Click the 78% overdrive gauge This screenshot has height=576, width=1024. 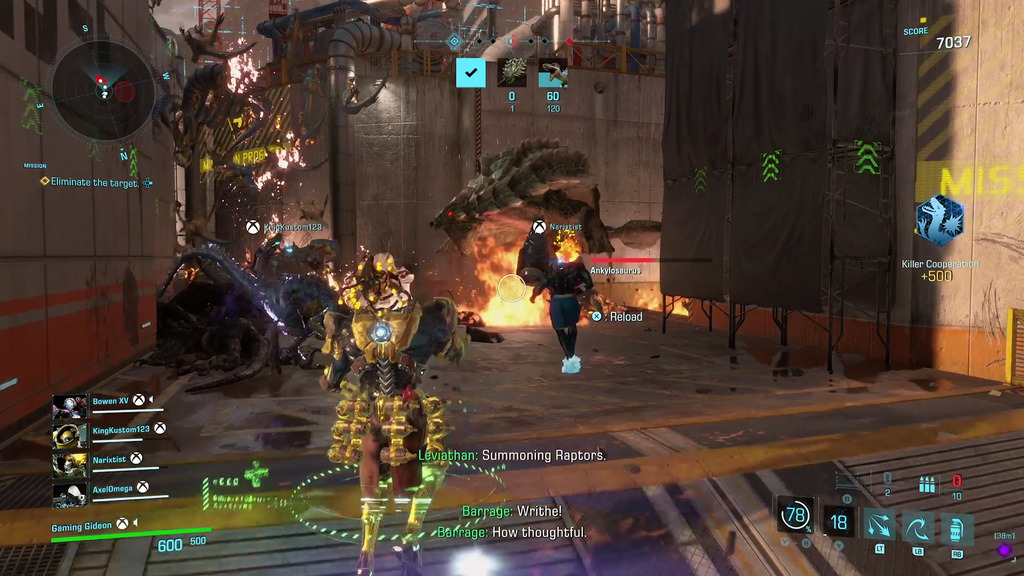(x=796, y=517)
